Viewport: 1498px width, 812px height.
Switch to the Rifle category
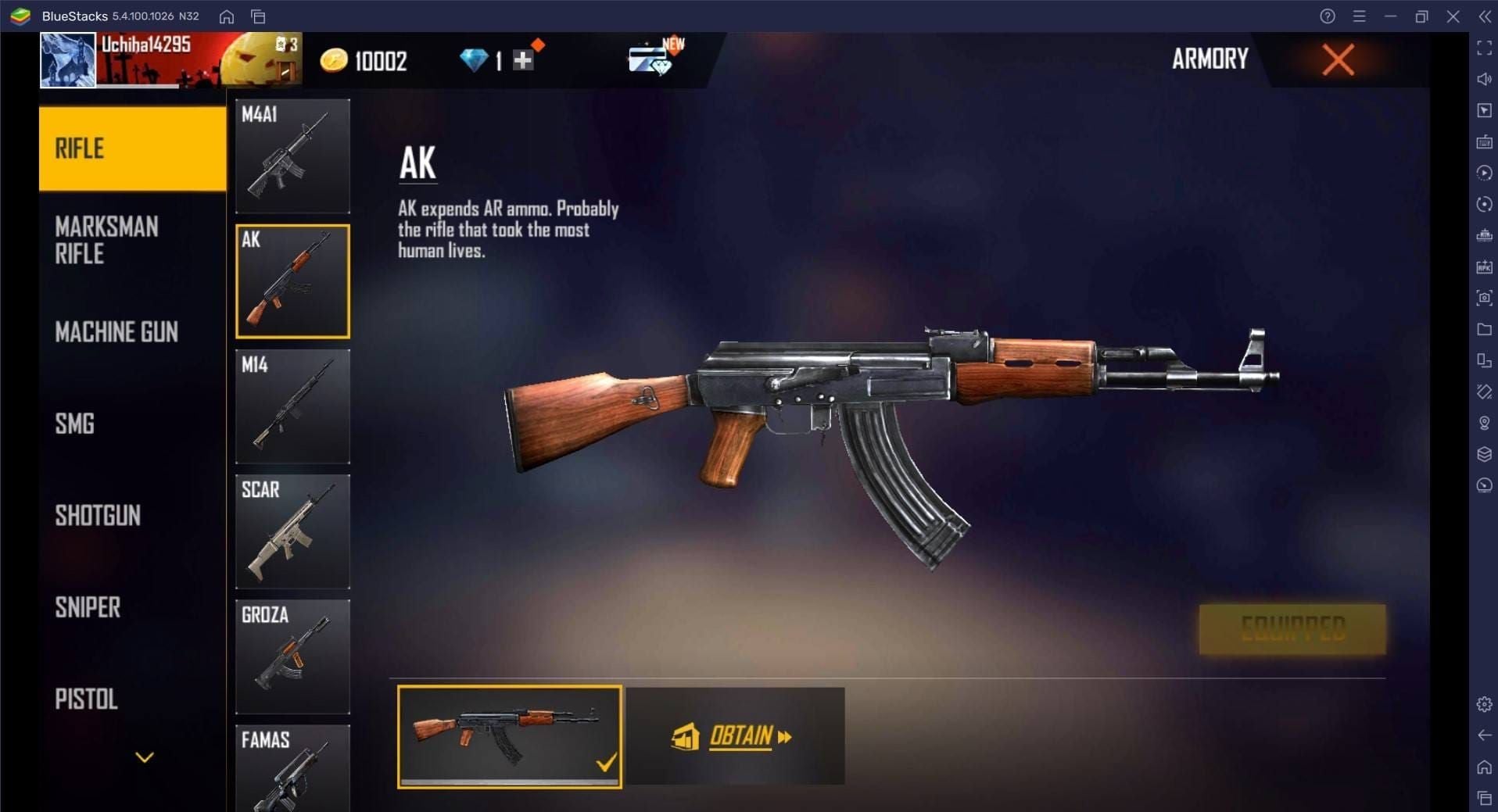pos(132,148)
